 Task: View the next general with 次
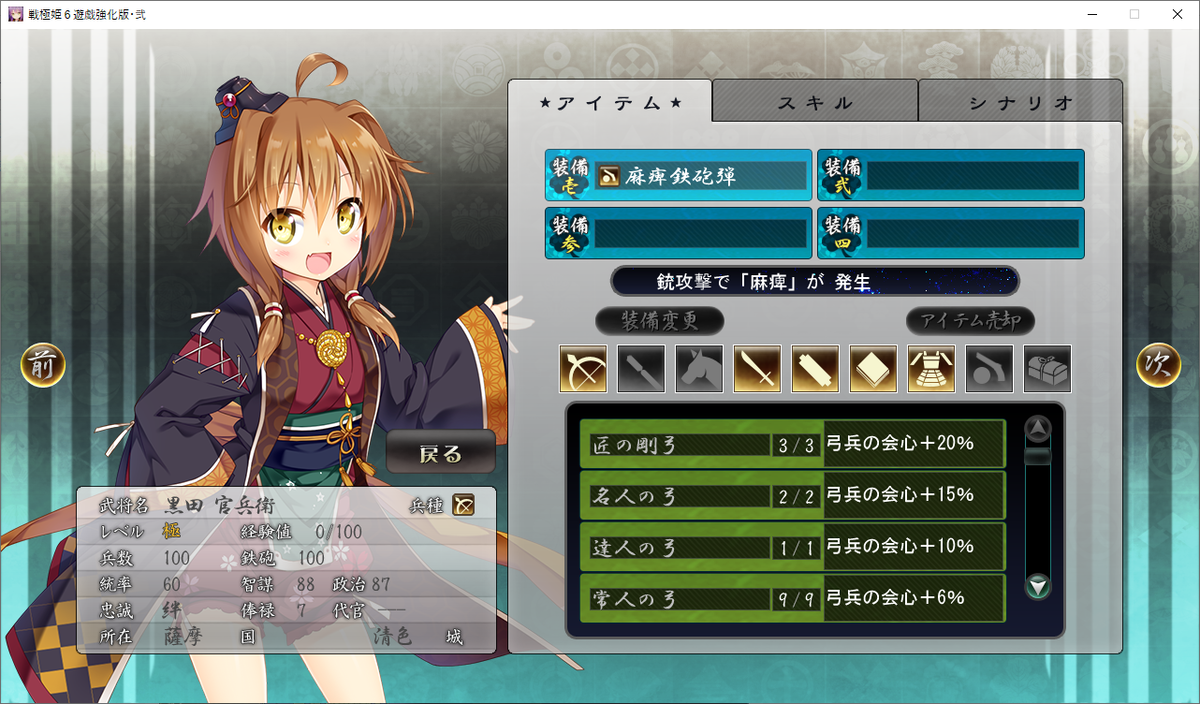1158,366
